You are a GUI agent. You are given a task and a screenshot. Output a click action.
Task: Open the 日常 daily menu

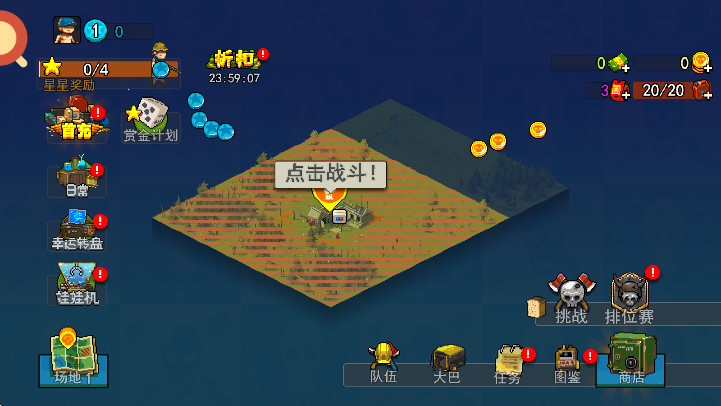77,179
